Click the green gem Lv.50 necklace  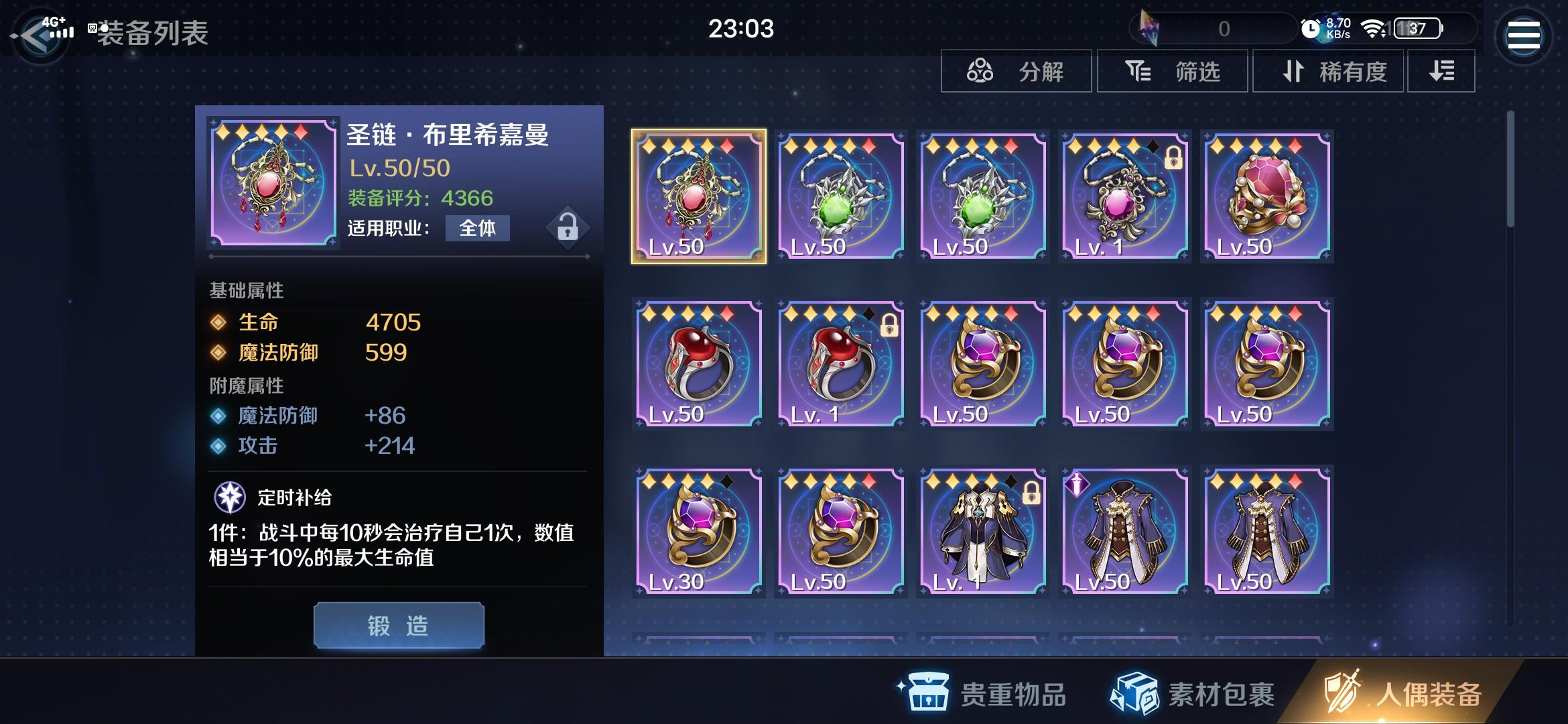coord(839,194)
